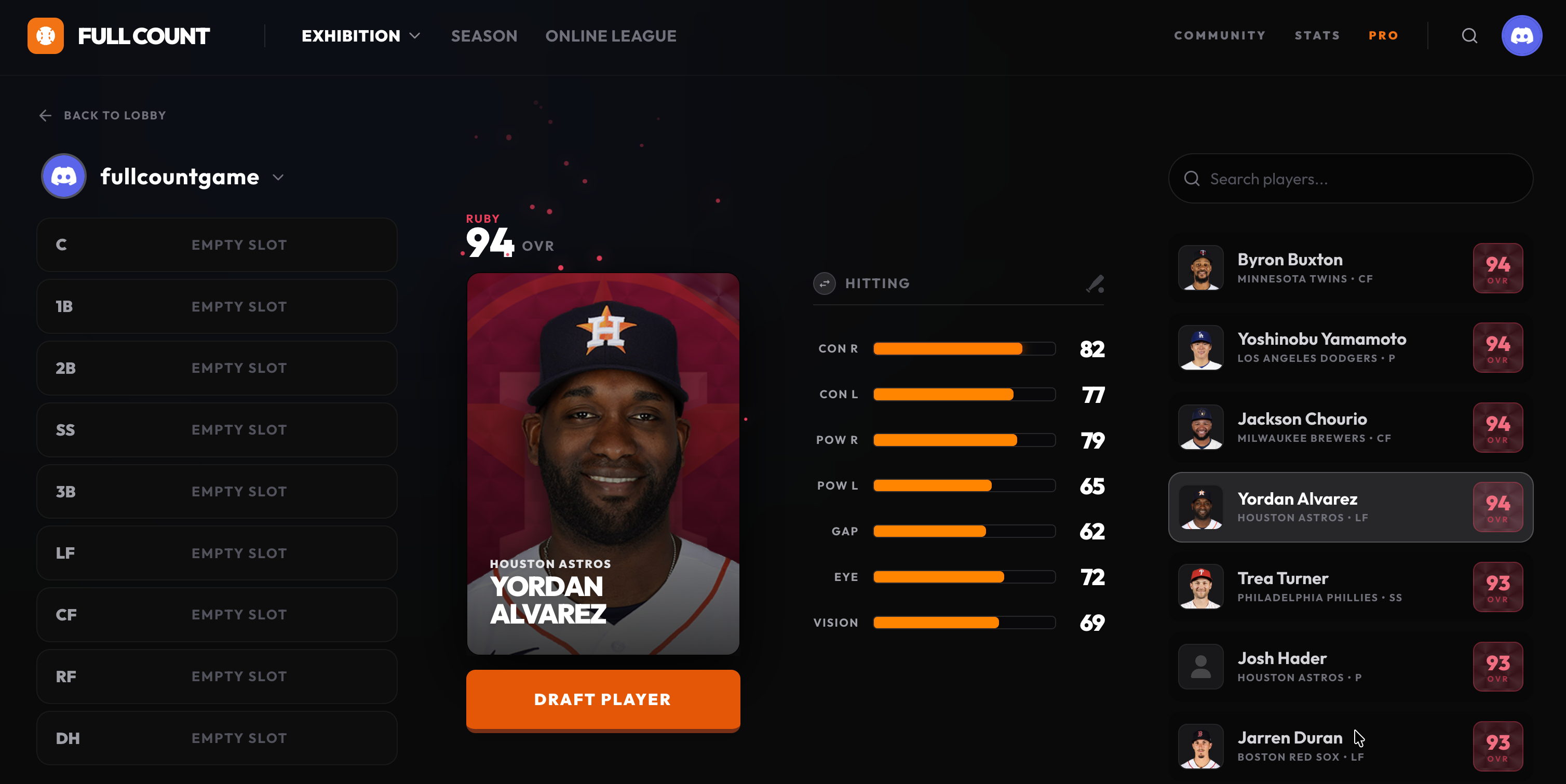The image size is (1566, 784).
Task: View the Stats page
Action: click(x=1317, y=35)
